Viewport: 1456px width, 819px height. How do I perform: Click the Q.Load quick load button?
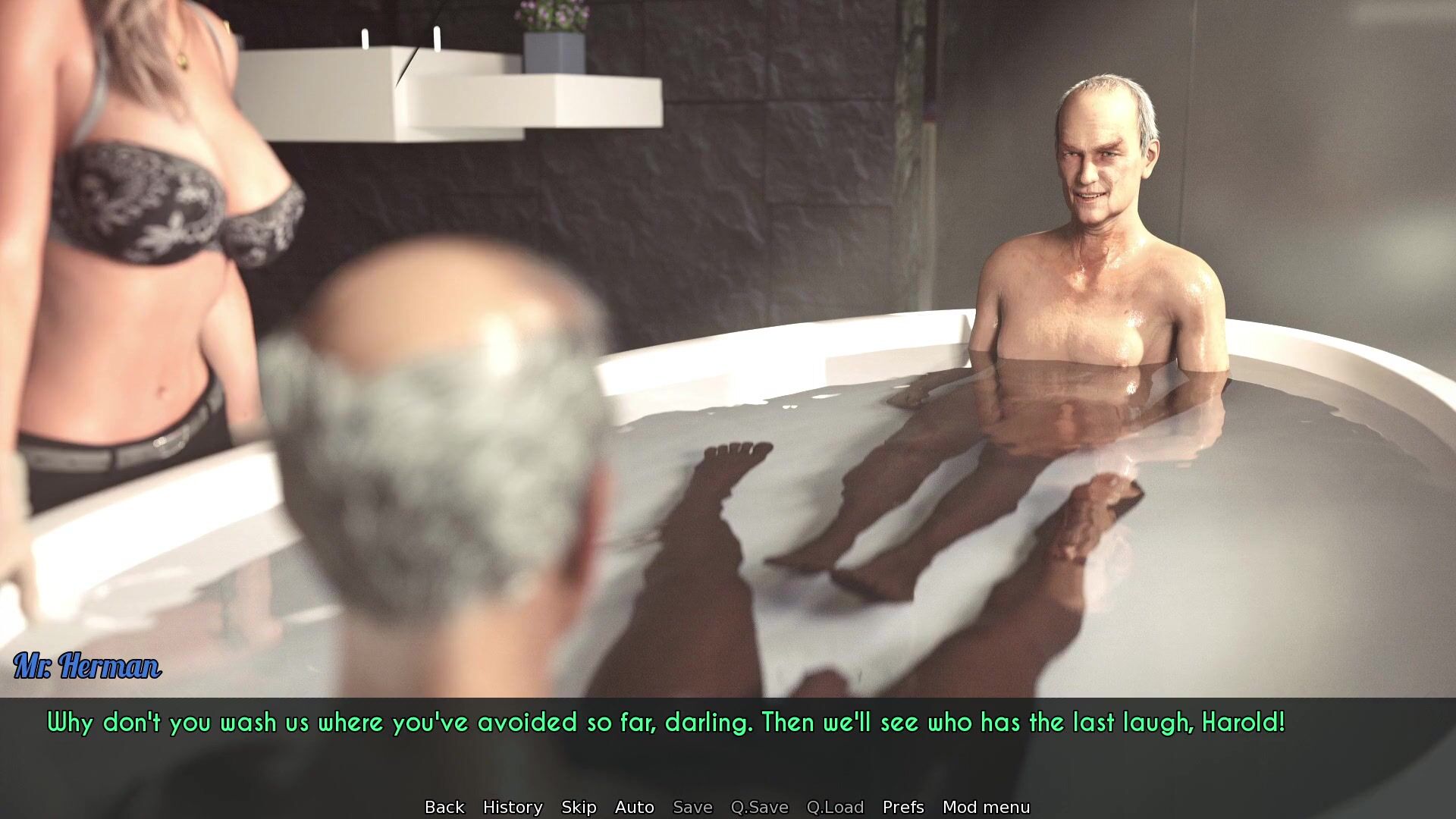pos(835,807)
